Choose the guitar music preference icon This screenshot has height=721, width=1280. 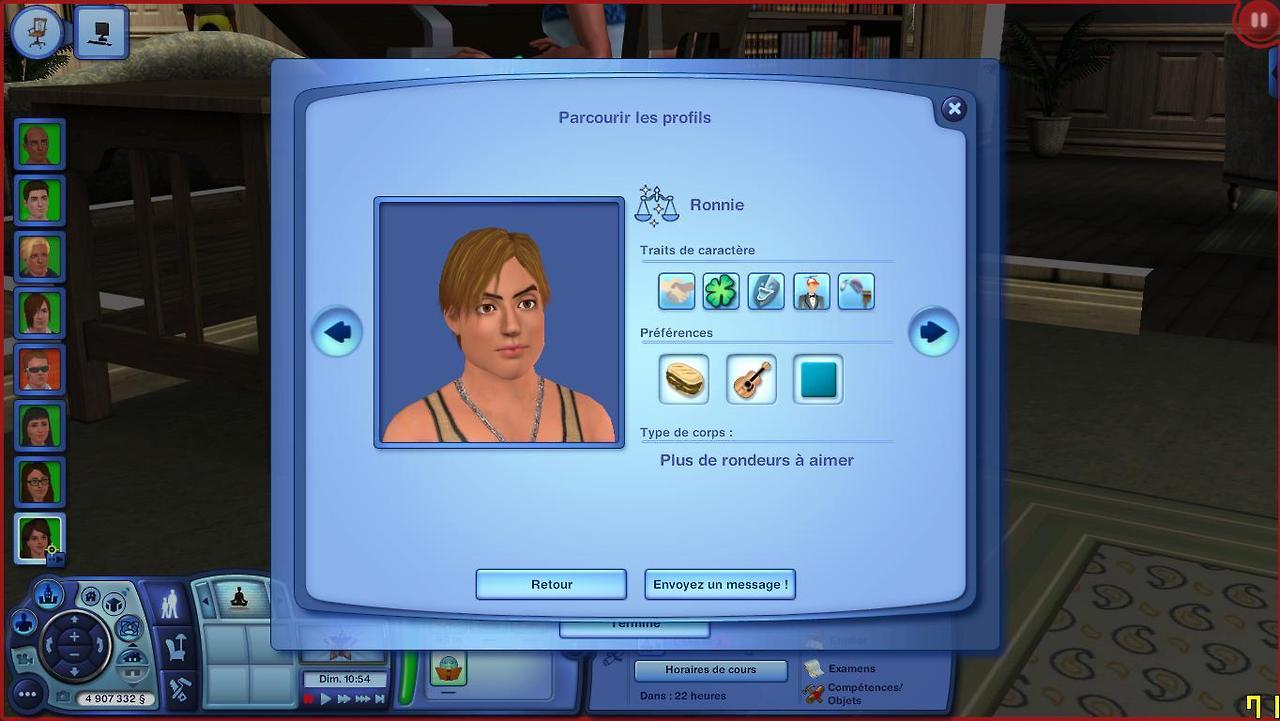pyautogui.click(x=751, y=380)
